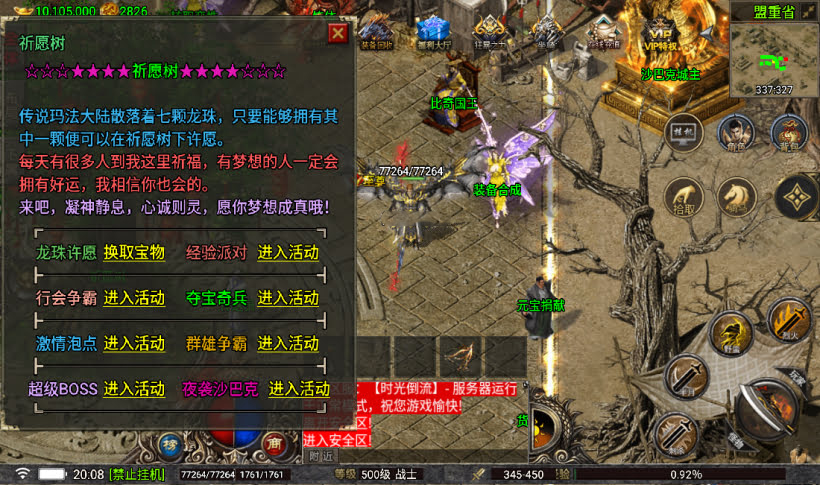This screenshot has width=820, height=485.
Task: Choose 换取宝物 next to 龙珠许愿
Action: [134, 253]
